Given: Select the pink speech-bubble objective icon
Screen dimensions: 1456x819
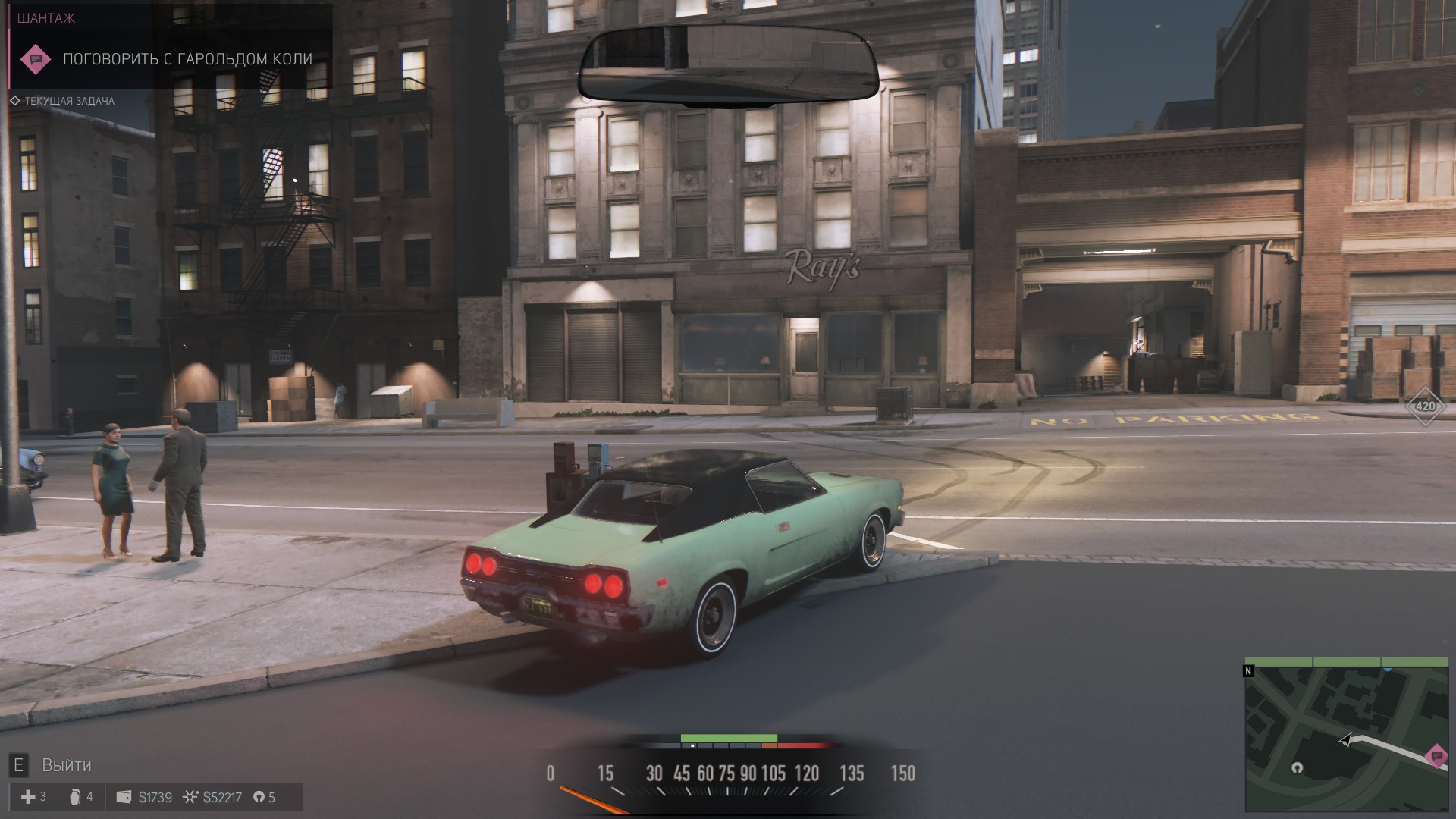Looking at the screenshot, I should click(x=35, y=59).
